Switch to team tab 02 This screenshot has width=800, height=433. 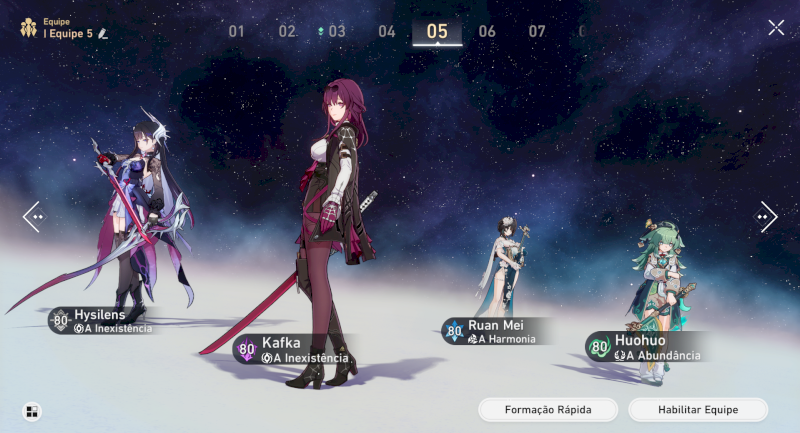(287, 31)
